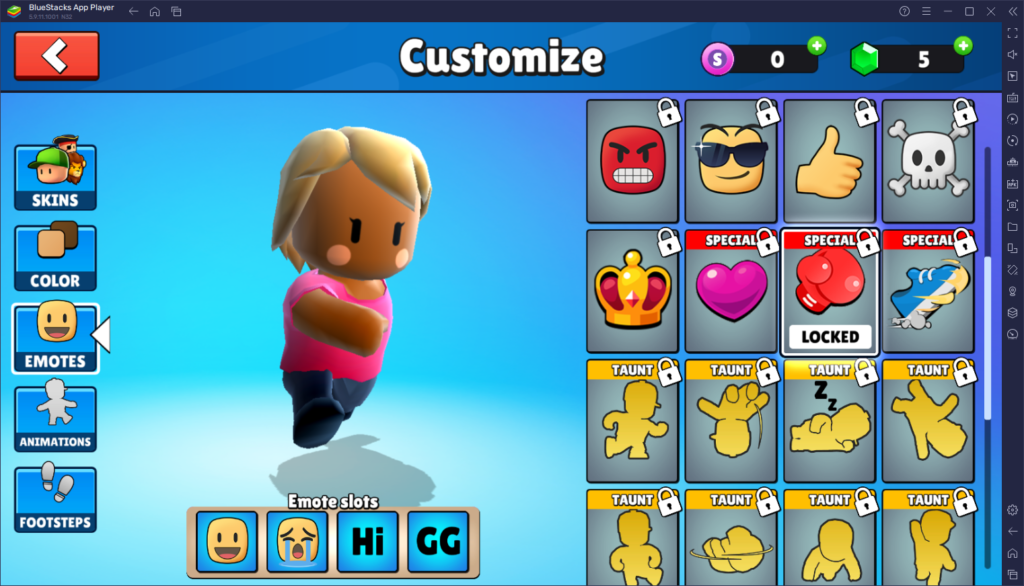Image resolution: width=1024 pixels, height=586 pixels.
Task: Click the locked red boxing glove emote
Action: 828,292
